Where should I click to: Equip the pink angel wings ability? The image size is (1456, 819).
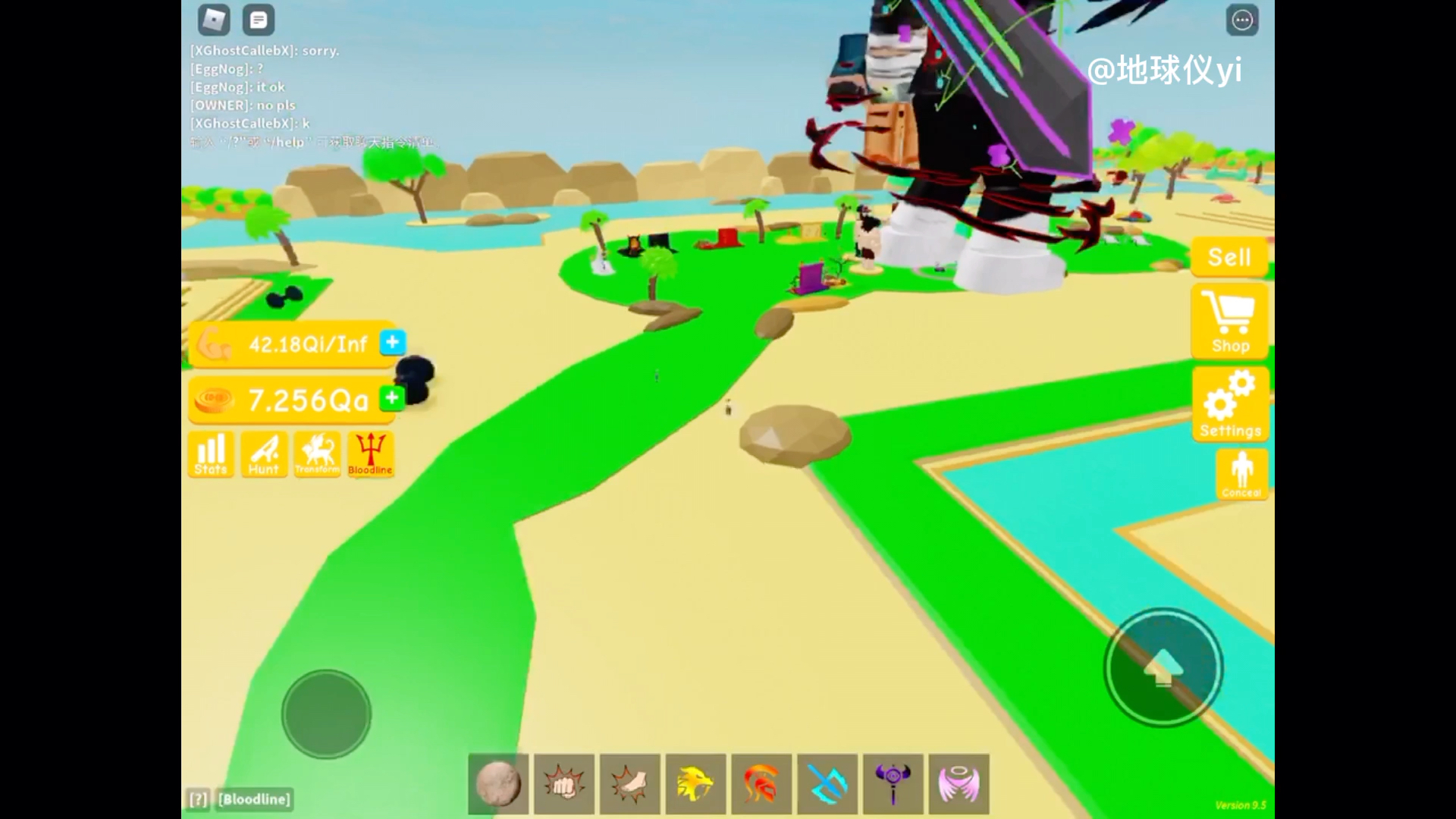click(x=959, y=785)
